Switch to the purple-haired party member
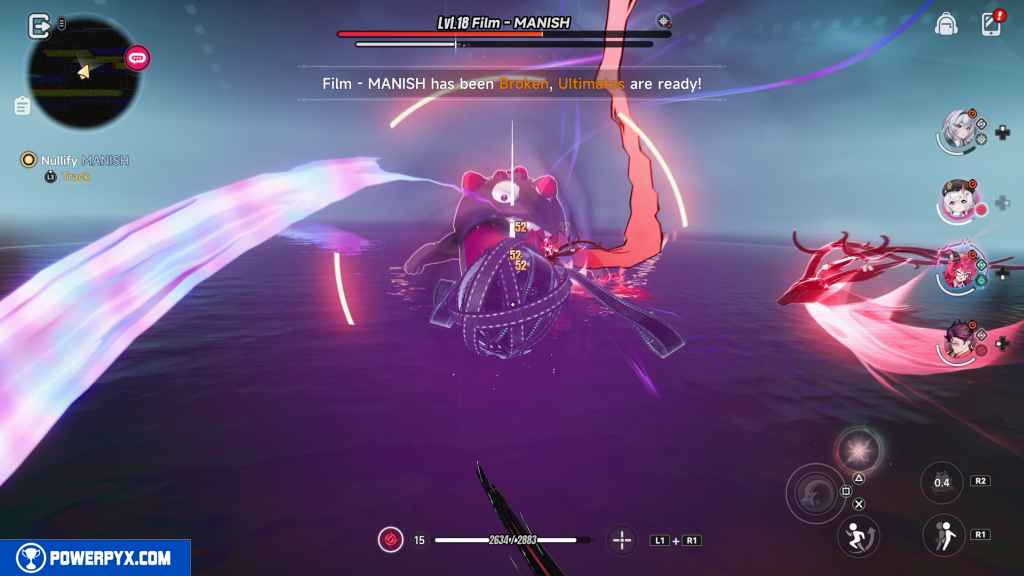 (958, 342)
